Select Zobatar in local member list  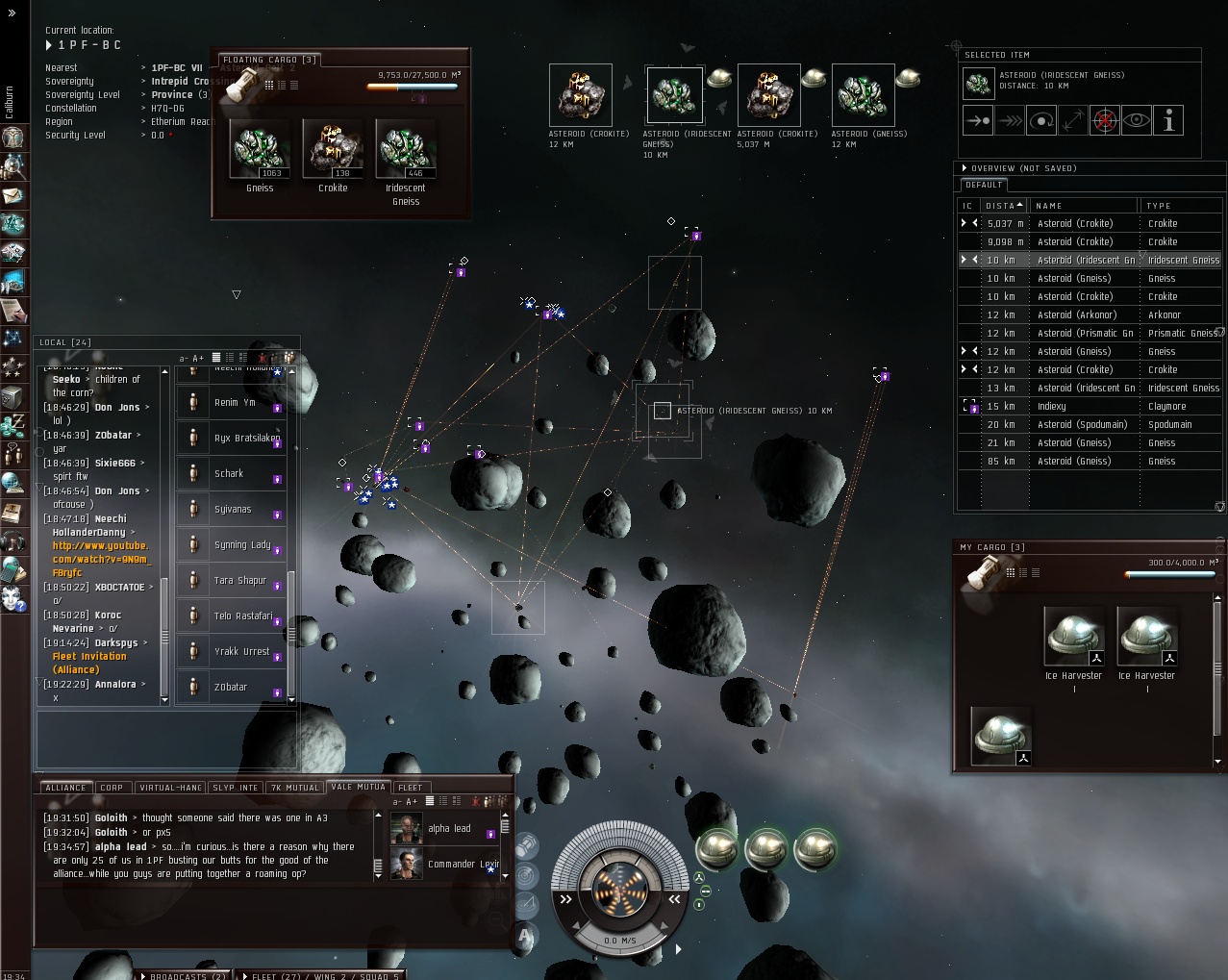(x=231, y=688)
